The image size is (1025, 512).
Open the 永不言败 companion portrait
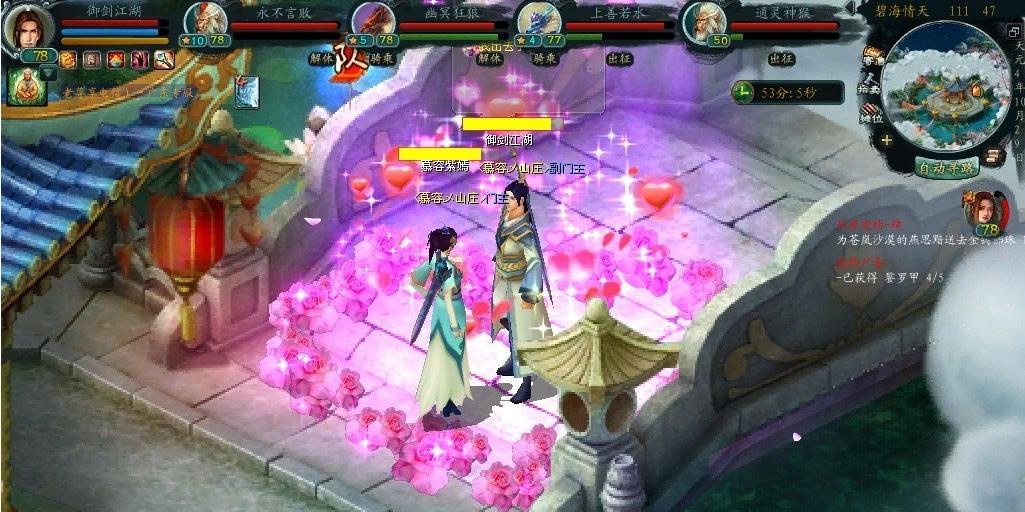203,24
